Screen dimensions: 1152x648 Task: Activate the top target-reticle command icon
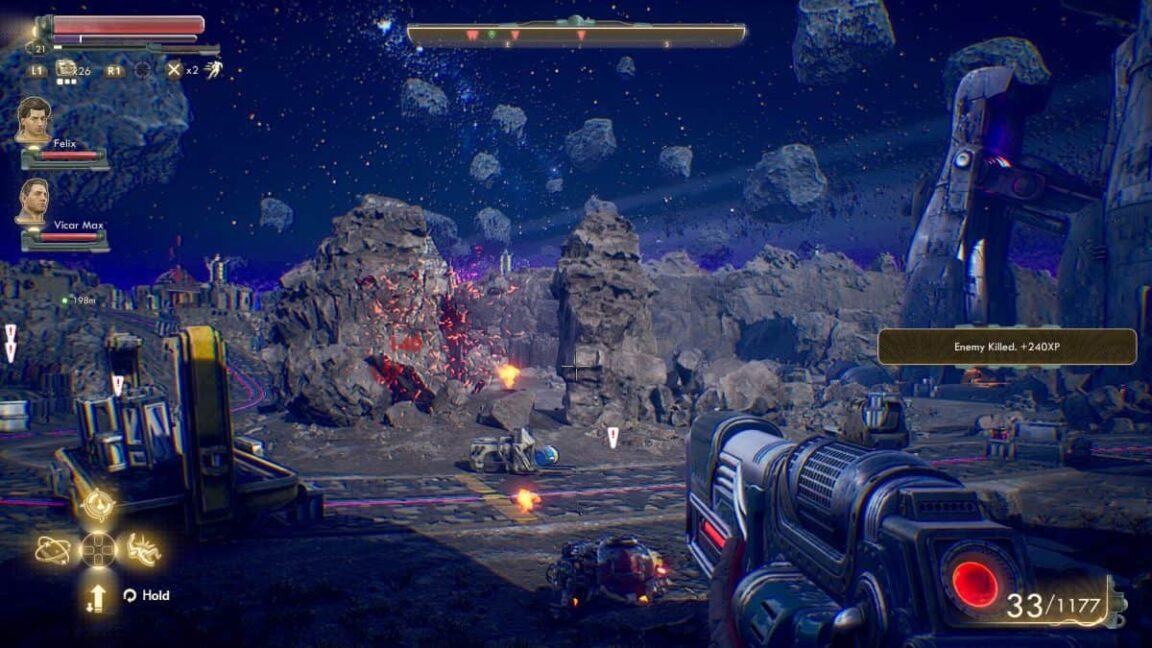98,506
